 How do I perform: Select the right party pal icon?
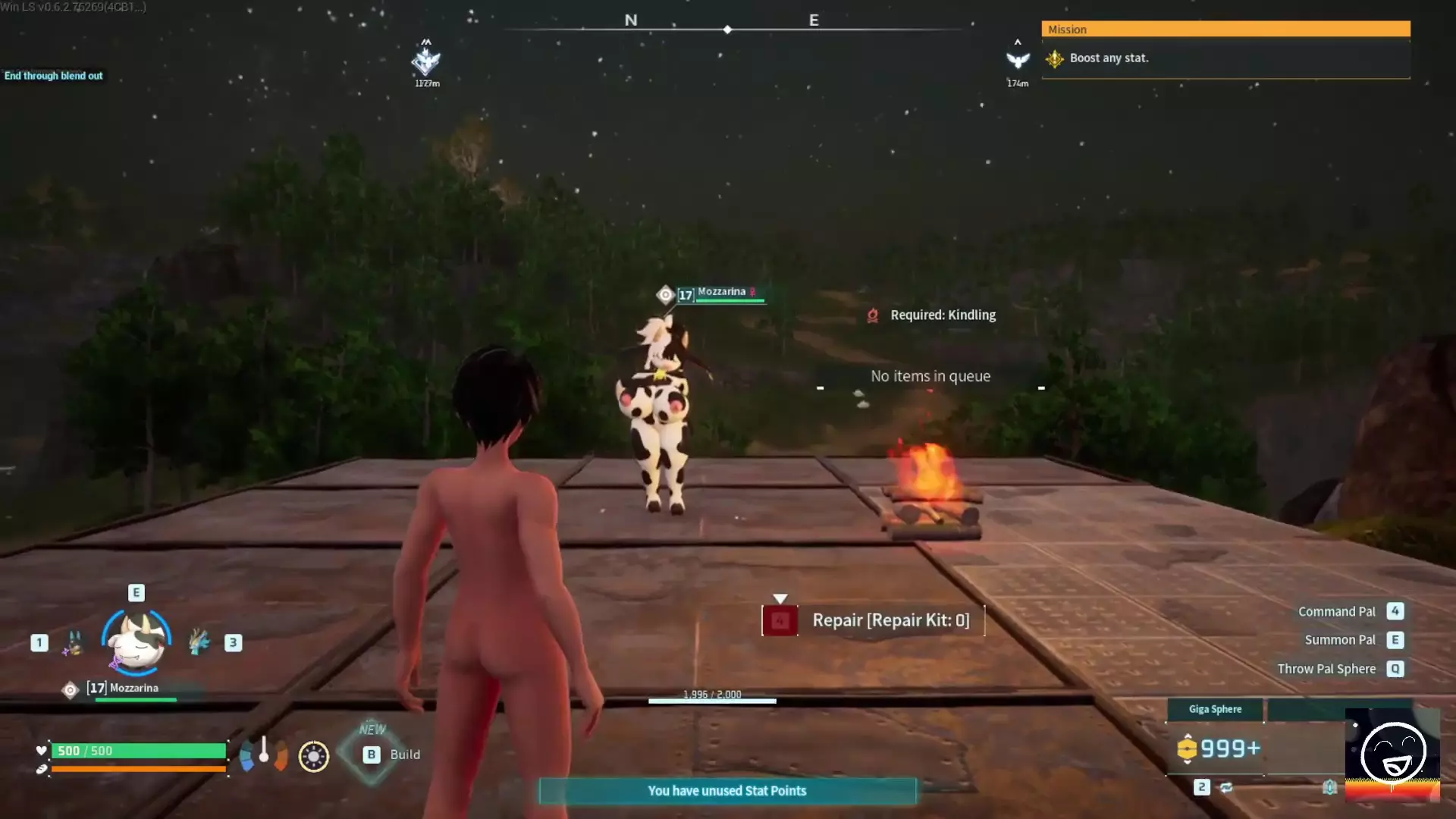click(199, 642)
